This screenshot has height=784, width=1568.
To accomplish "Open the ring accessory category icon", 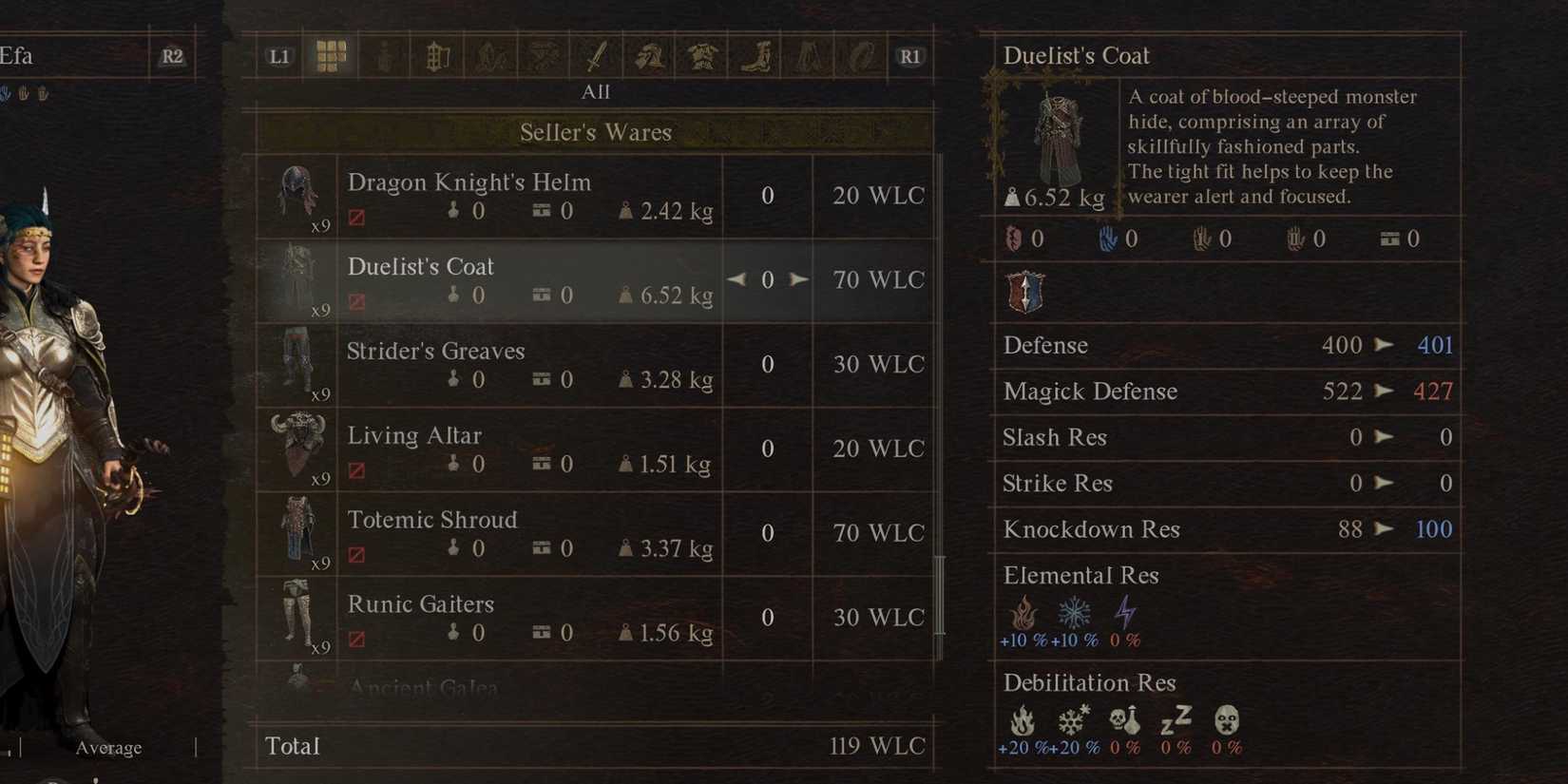I will (861, 55).
